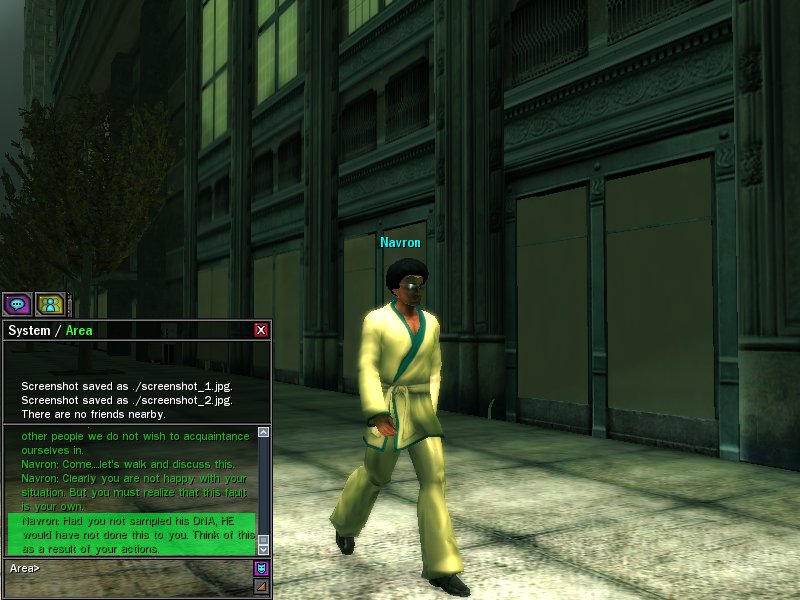Open the purple speech bubble chat tab

tap(17, 304)
